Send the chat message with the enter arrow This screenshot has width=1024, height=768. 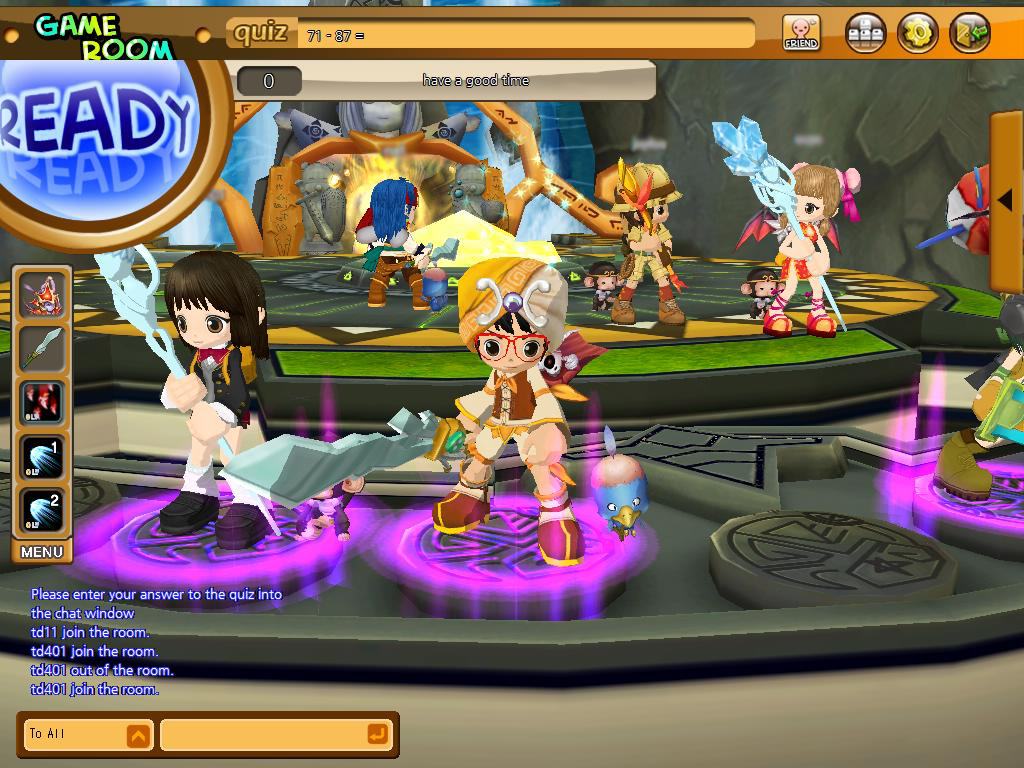pyautogui.click(x=377, y=735)
